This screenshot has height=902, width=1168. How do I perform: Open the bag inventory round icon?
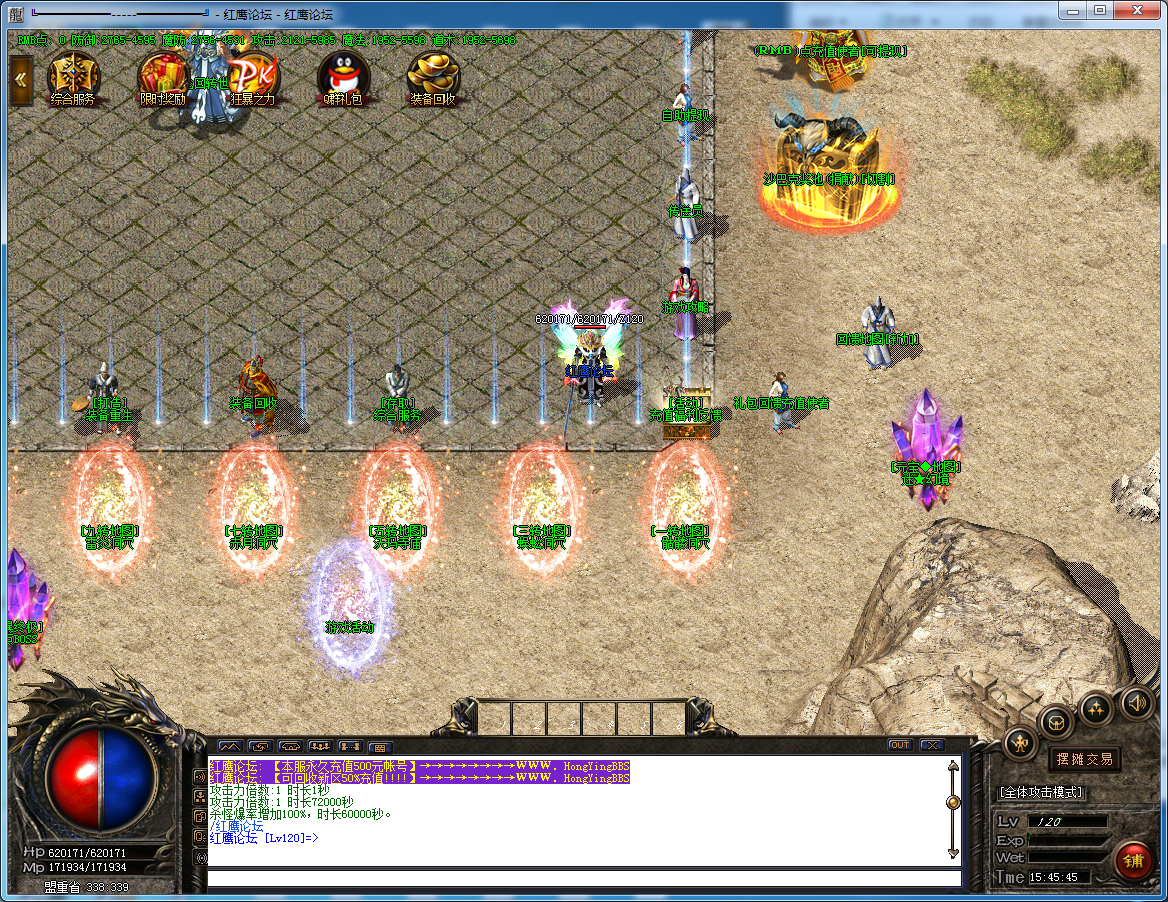(1057, 721)
